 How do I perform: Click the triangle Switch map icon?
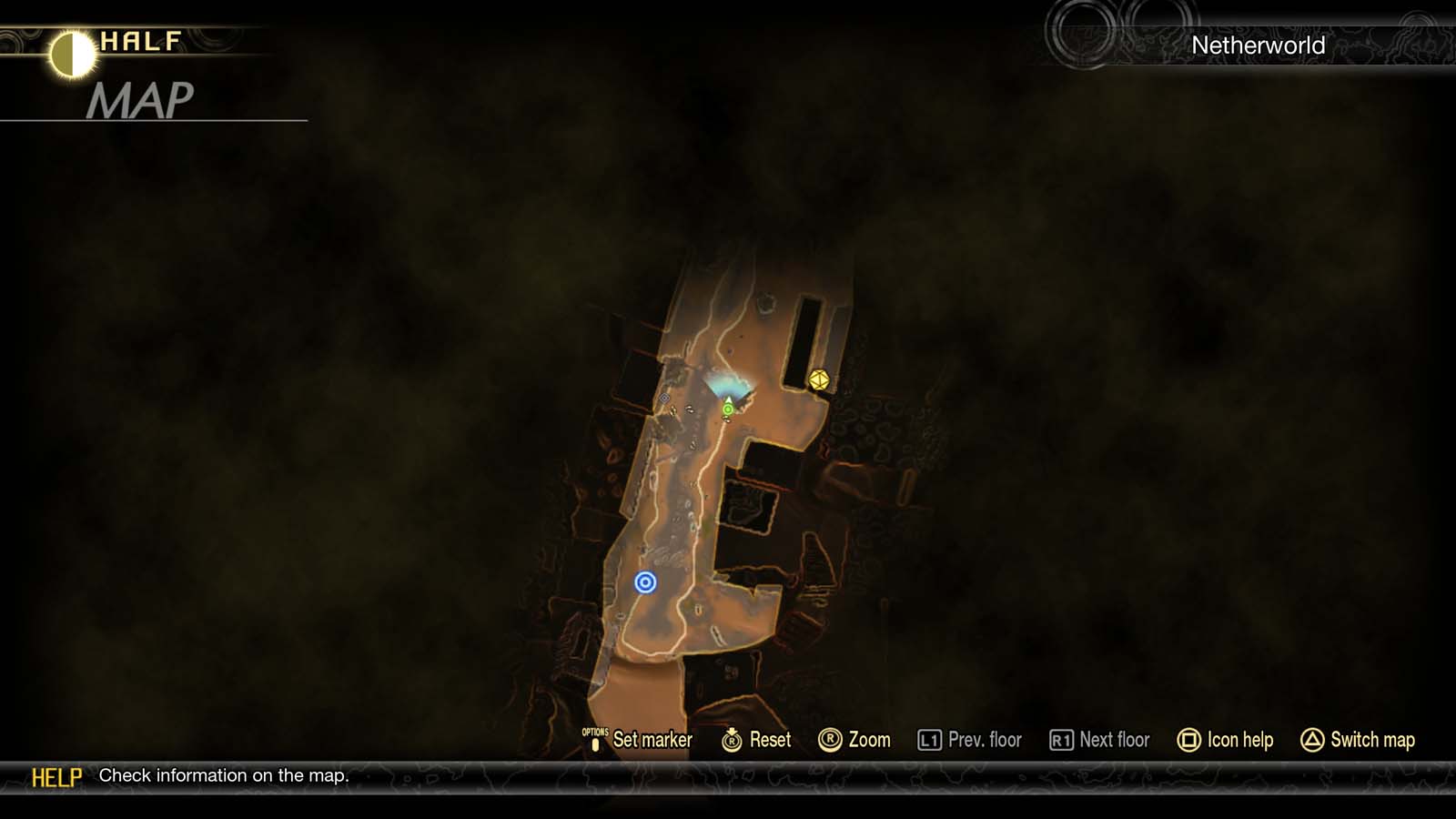1310,740
